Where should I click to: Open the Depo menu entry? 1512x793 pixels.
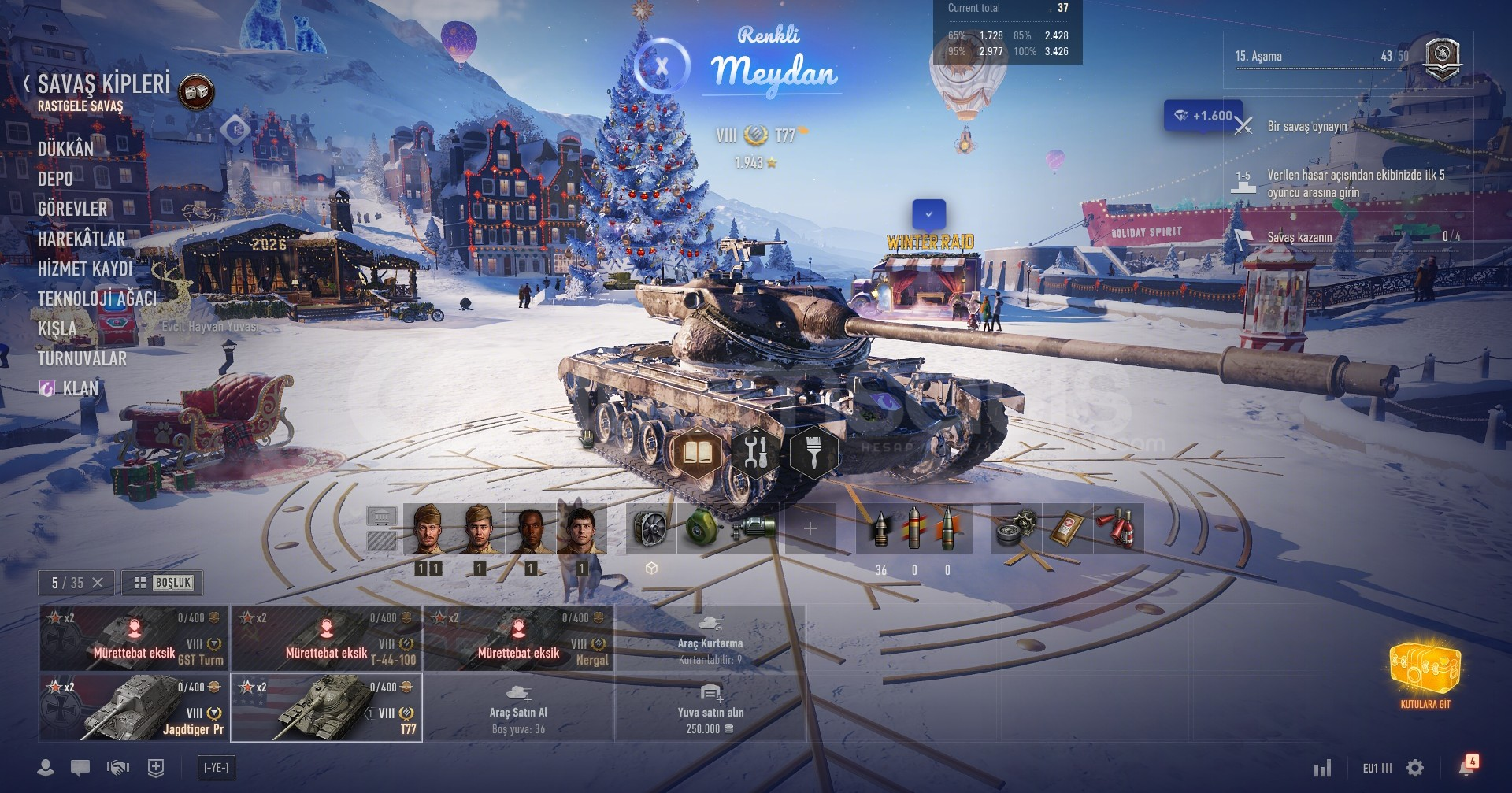coord(55,179)
